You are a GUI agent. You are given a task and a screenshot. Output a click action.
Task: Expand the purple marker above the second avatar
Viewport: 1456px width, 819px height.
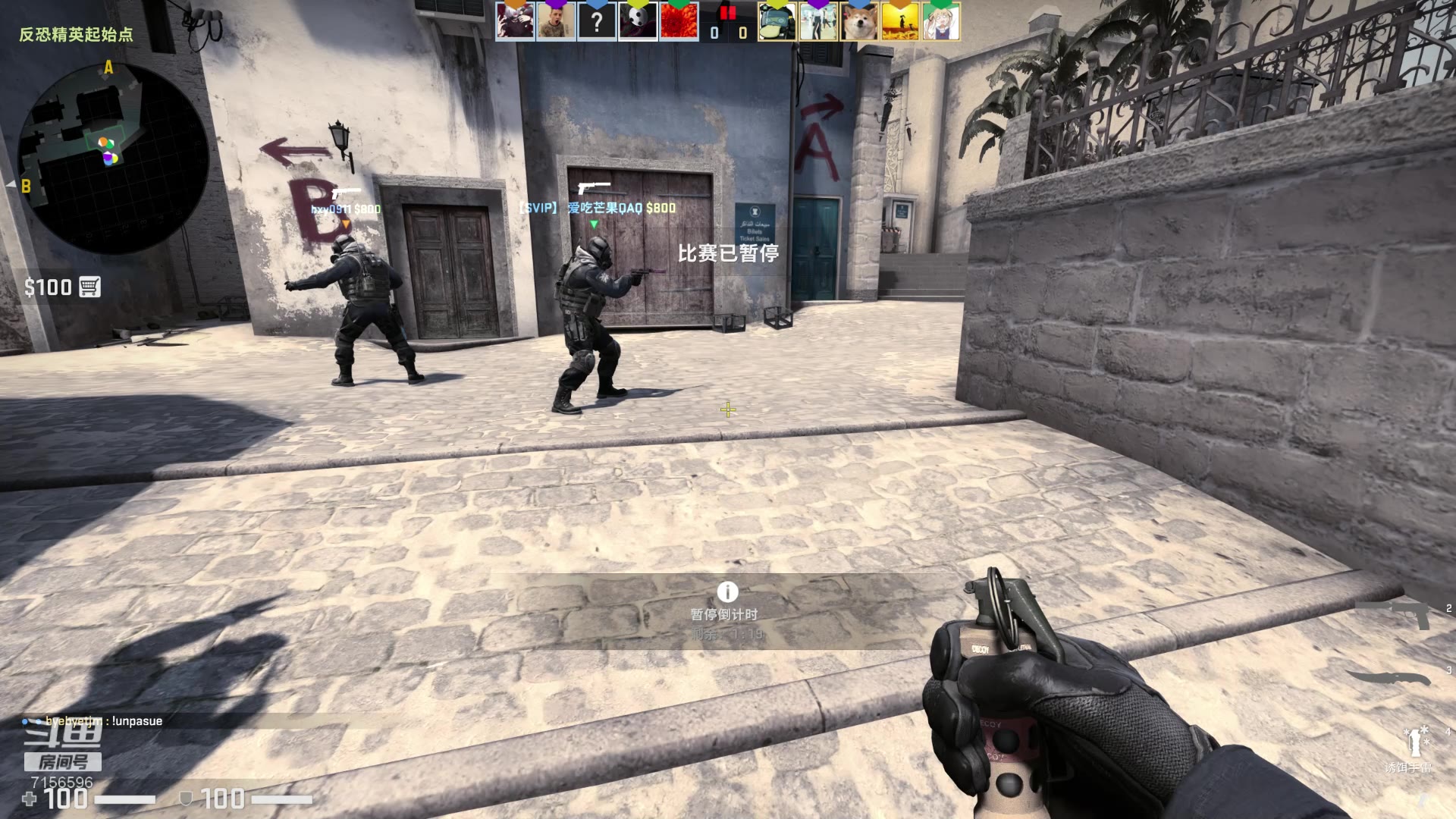pyautogui.click(x=555, y=4)
